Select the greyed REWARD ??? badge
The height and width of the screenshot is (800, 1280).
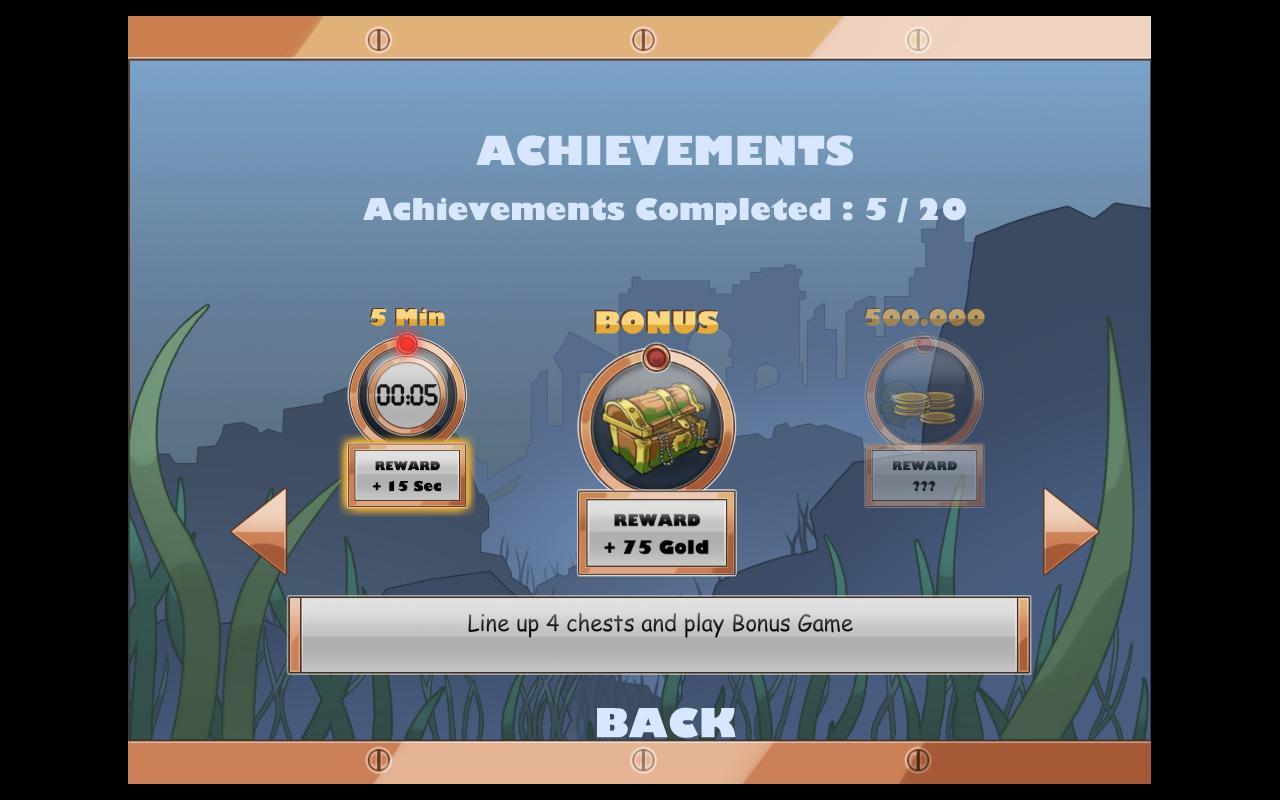point(922,473)
